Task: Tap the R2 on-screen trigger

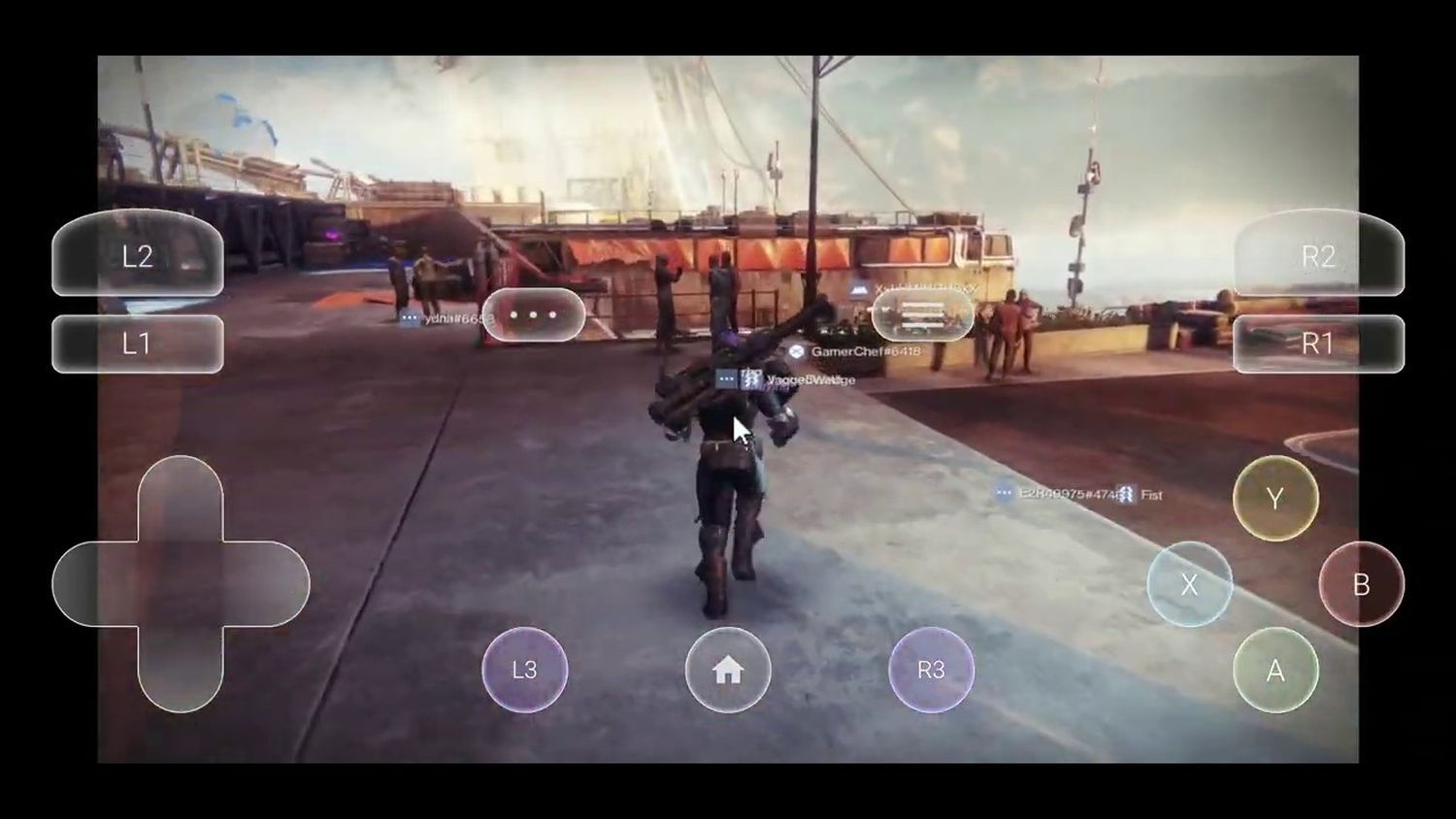Action: pos(1318,255)
